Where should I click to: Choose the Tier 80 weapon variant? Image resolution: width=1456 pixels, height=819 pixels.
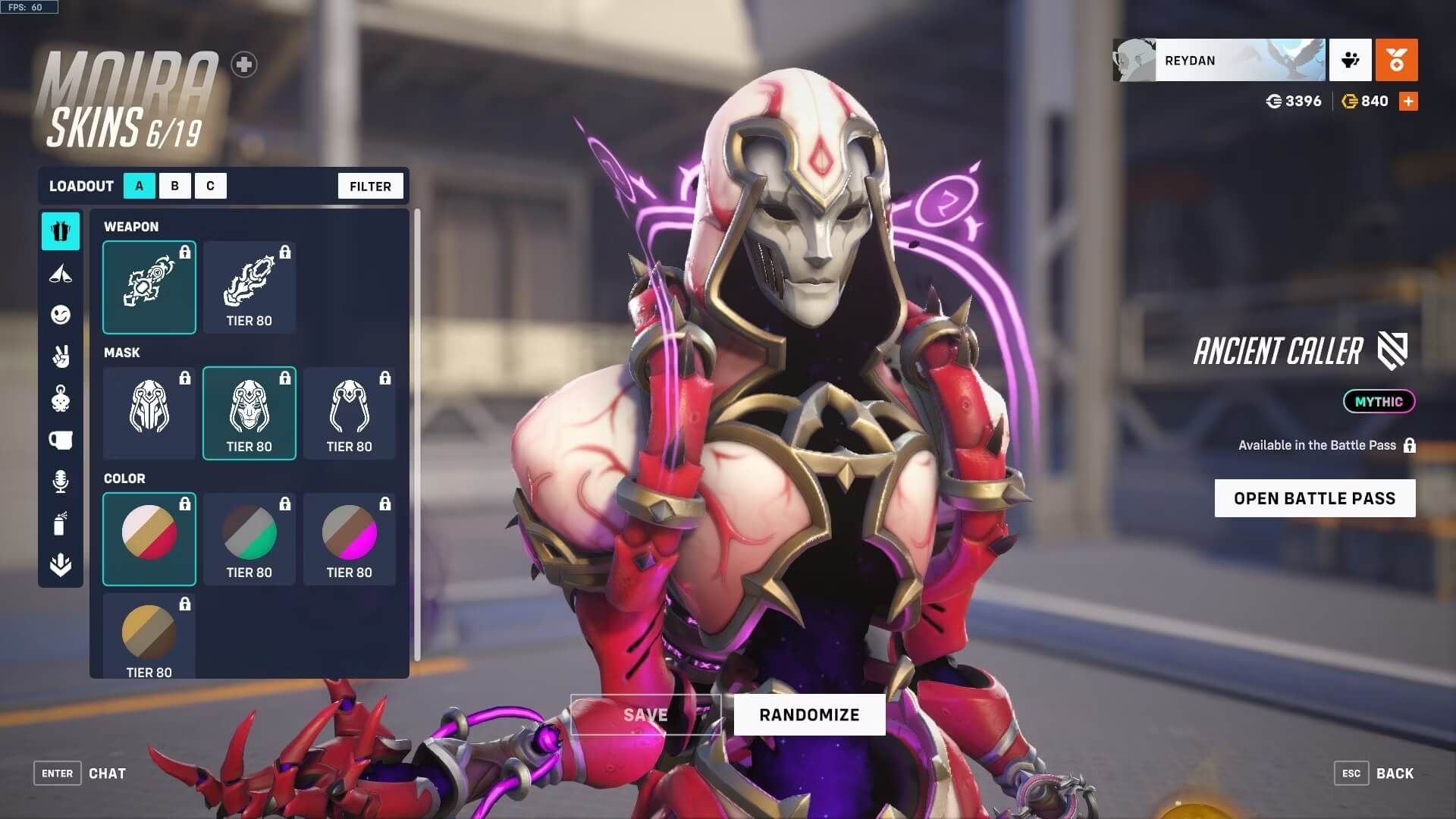click(x=249, y=287)
